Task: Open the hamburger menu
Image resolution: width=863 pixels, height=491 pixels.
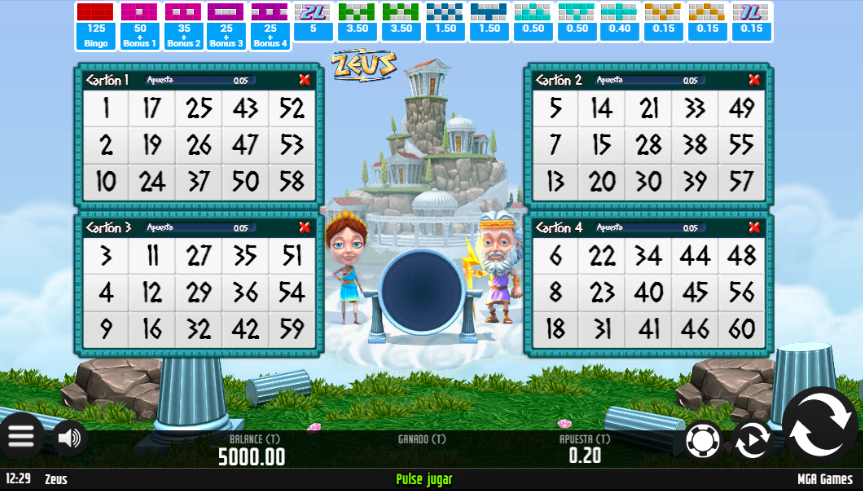Action: [21, 436]
